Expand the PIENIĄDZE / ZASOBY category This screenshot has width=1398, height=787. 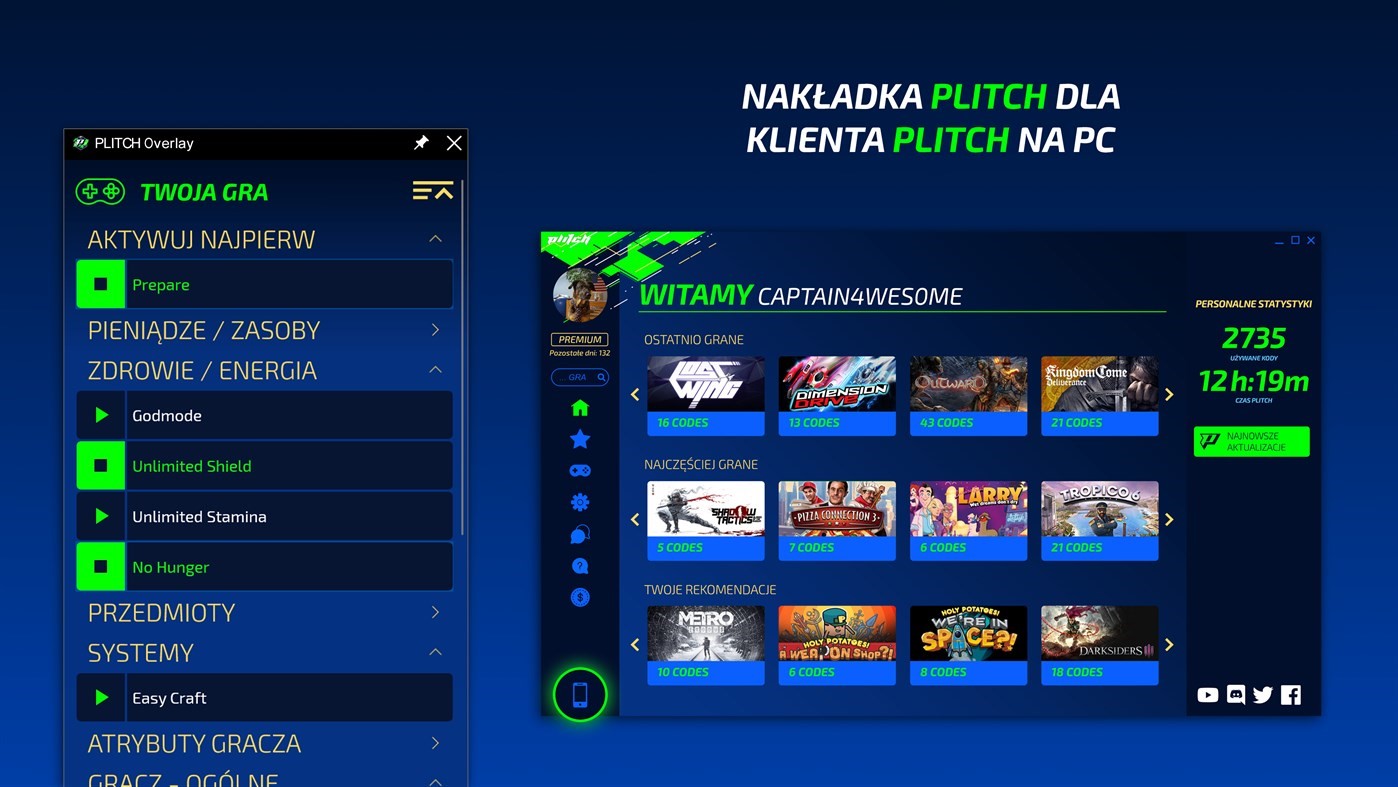[x=435, y=330]
